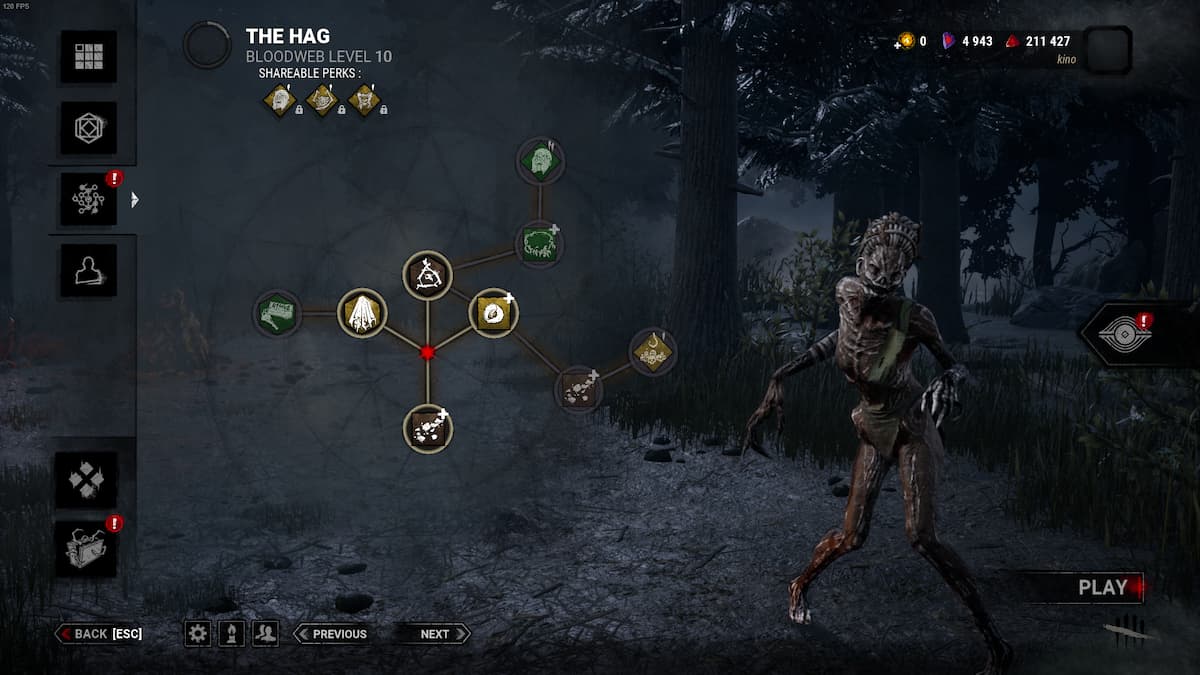Open the loadout hexagon tab
Screen dimensions: 1200x675
click(x=88, y=129)
